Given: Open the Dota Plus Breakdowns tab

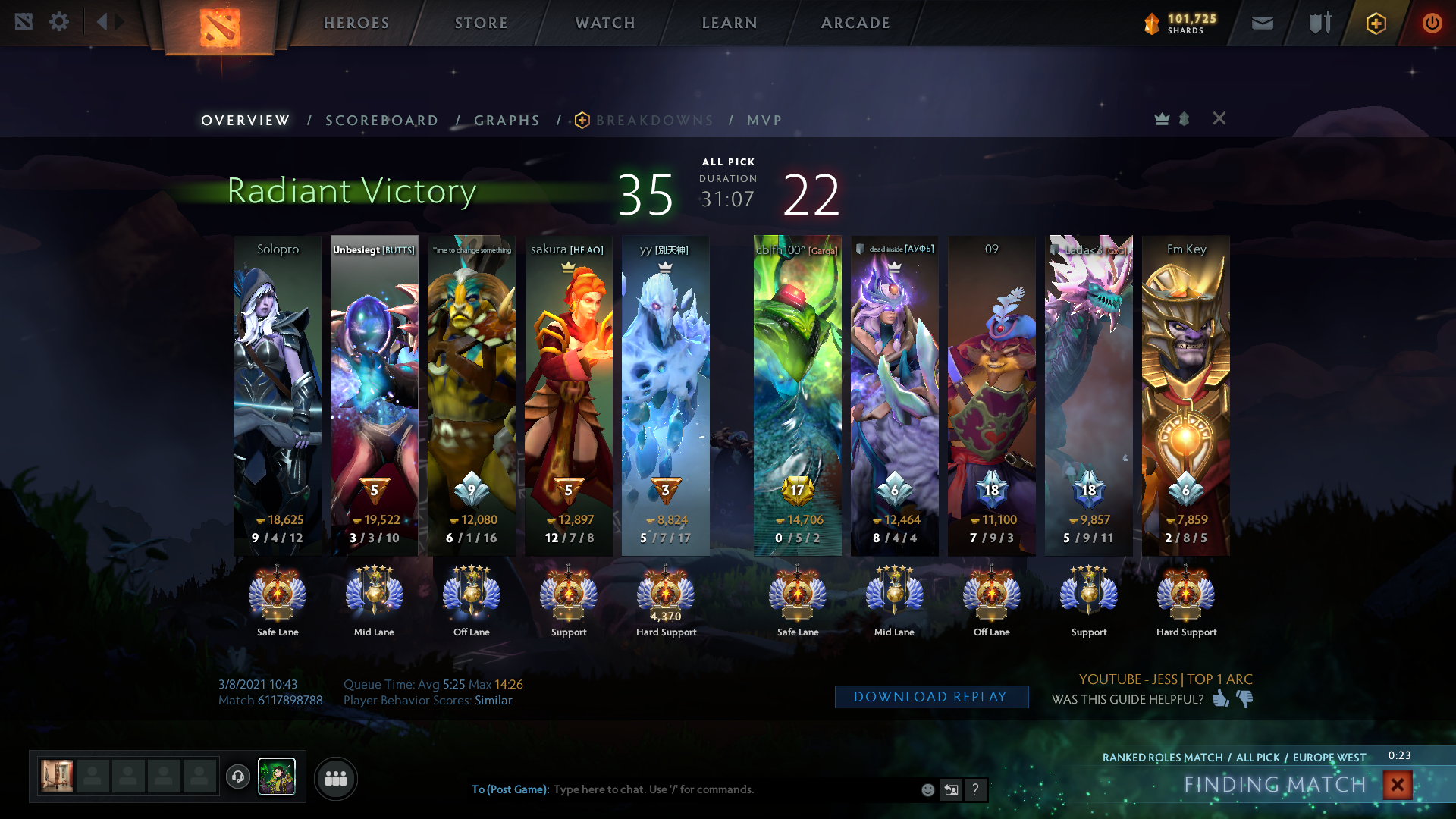Looking at the screenshot, I should pyautogui.click(x=654, y=121).
